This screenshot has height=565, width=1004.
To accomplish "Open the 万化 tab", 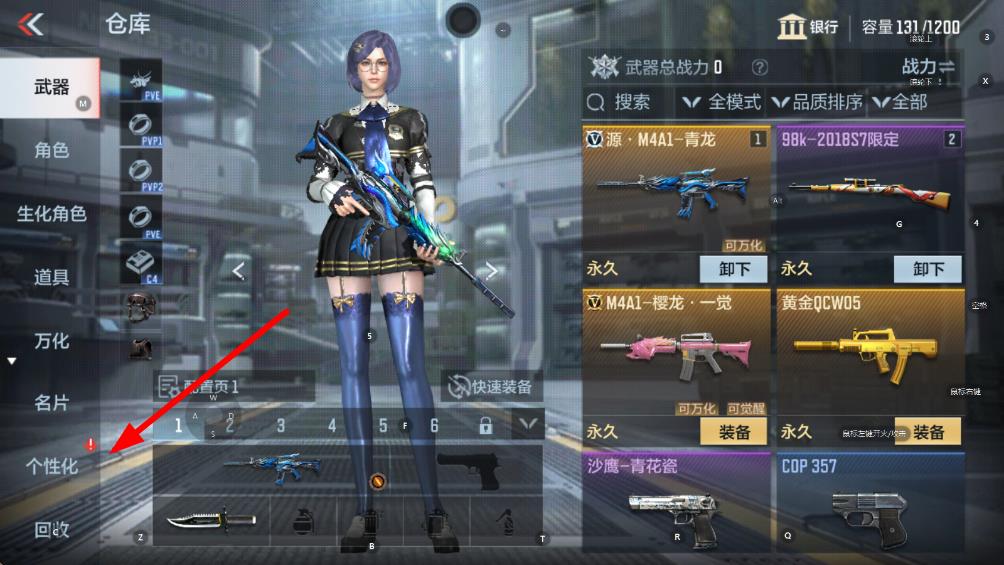I will (51, 341).
